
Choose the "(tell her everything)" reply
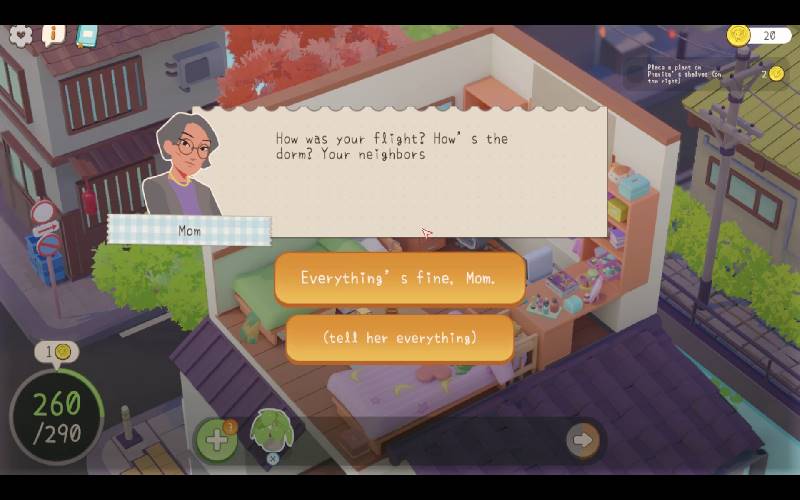pyautogui.click(x=399, y=338)
